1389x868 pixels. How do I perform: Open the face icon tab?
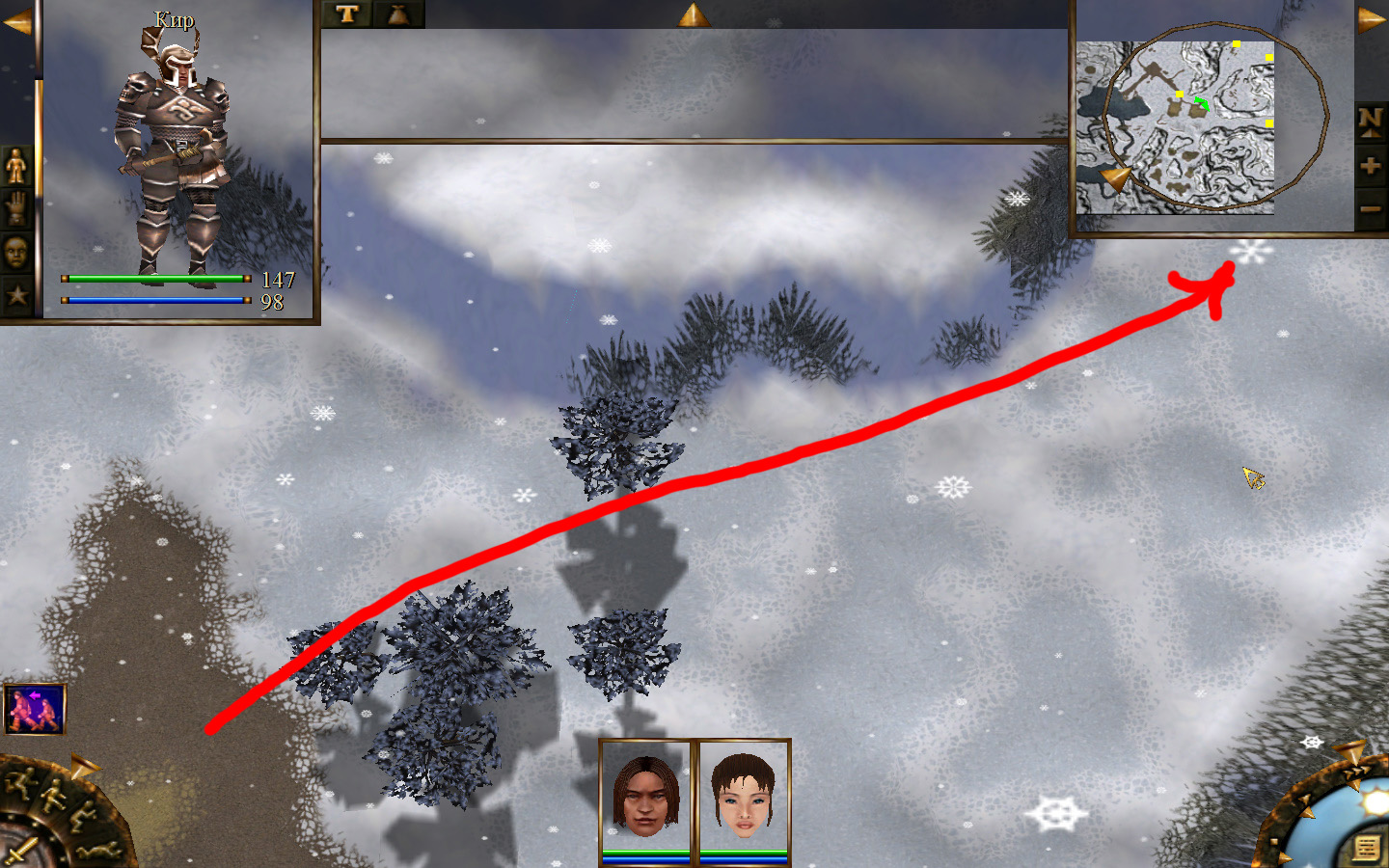pyautogui.click(x=16, y=253)
